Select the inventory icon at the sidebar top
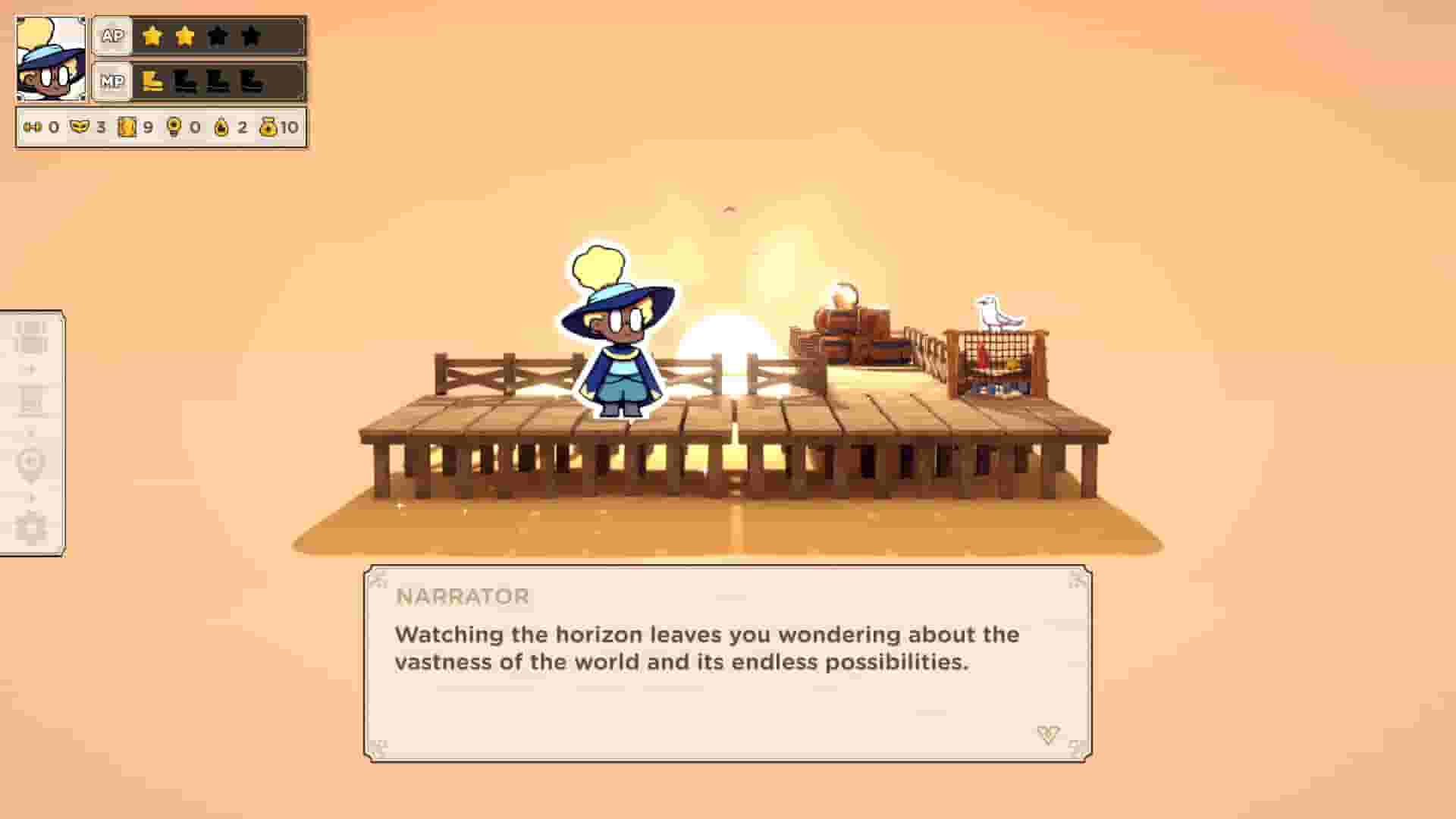The image size is (1456, 819). click(x=30, y=336)
